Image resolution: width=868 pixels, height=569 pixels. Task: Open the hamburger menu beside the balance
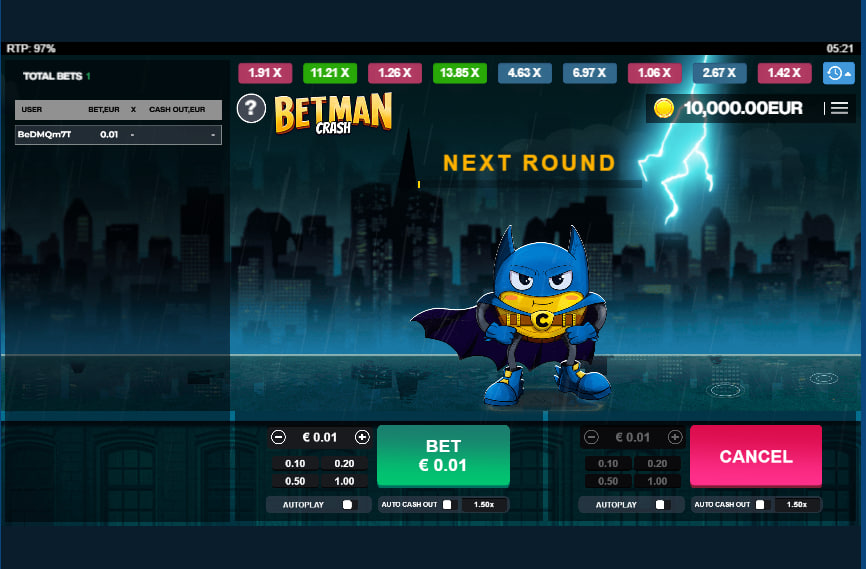[x=839, y=108]
